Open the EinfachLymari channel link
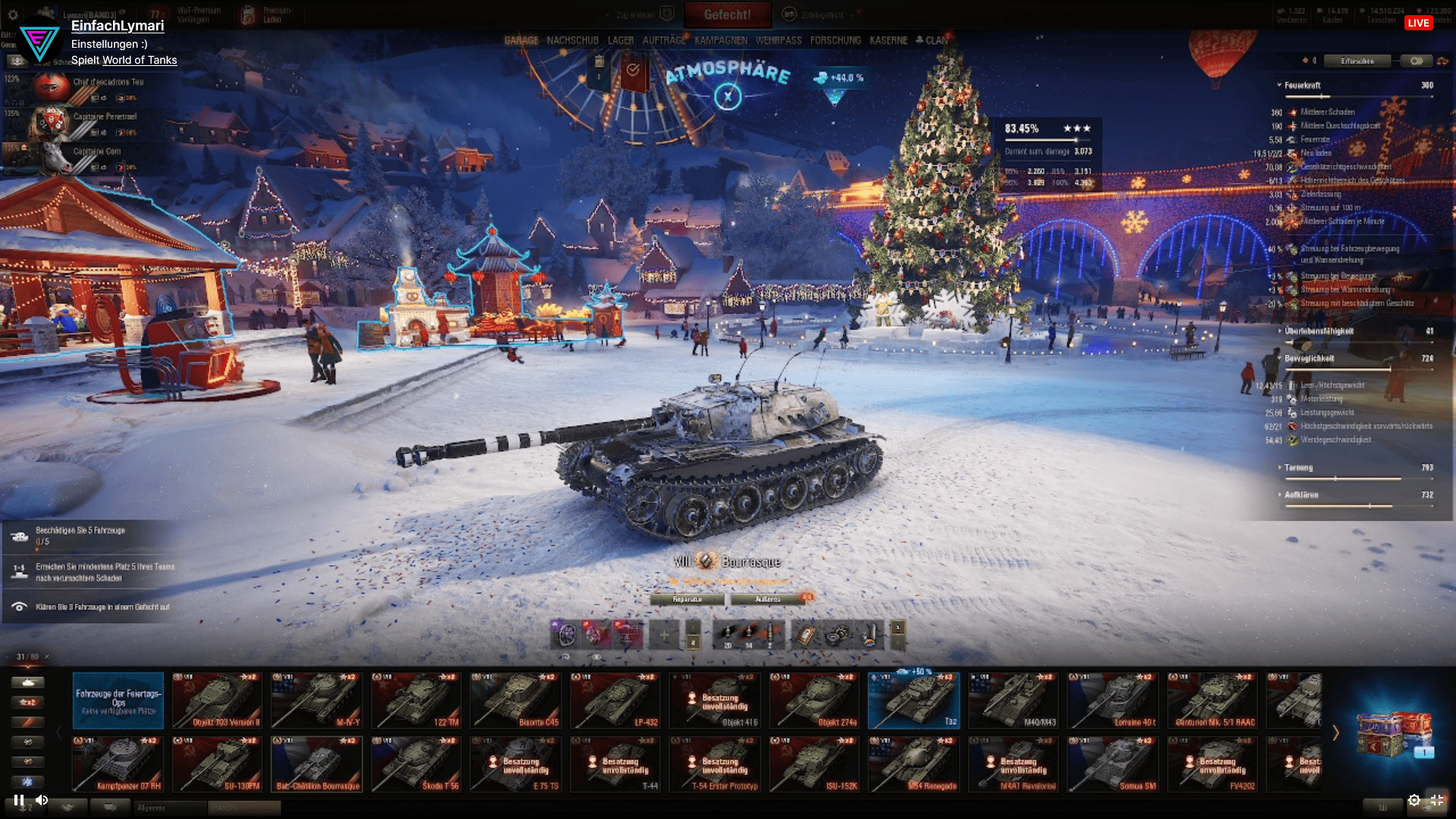Viewport: 1456px width, 819px height. point(118,26)
